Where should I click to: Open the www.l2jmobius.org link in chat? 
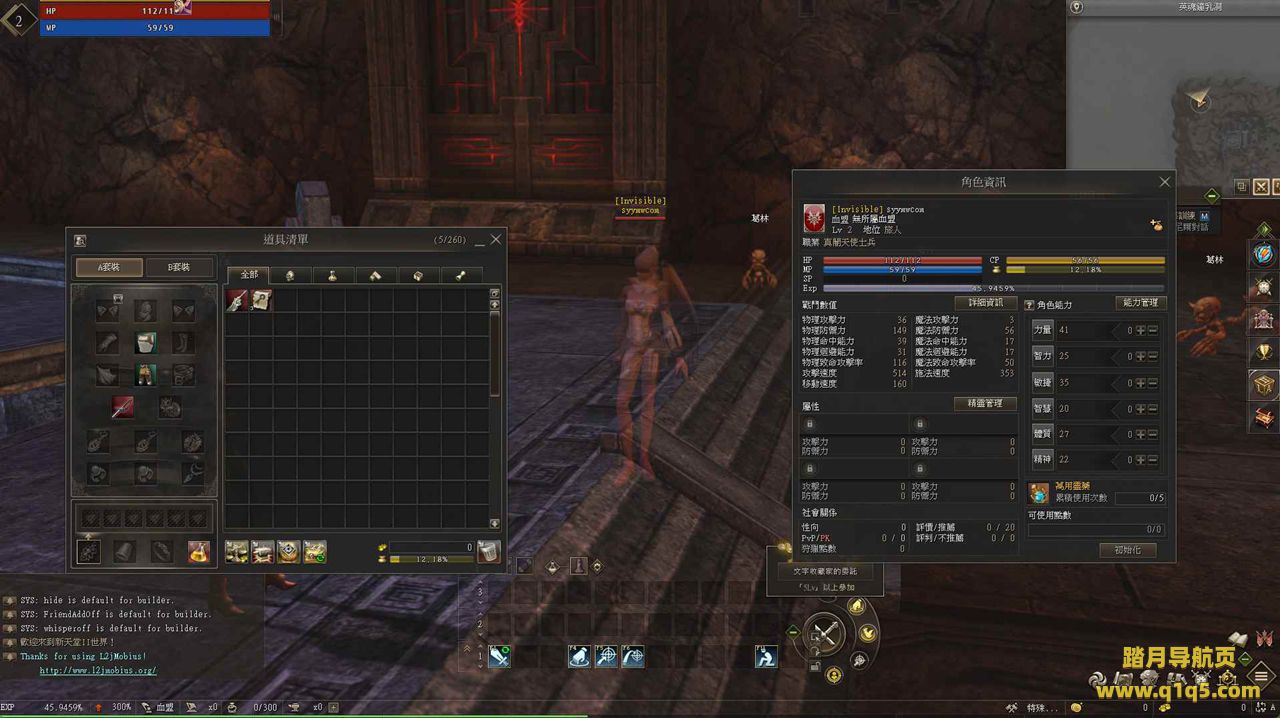point(98,671)
